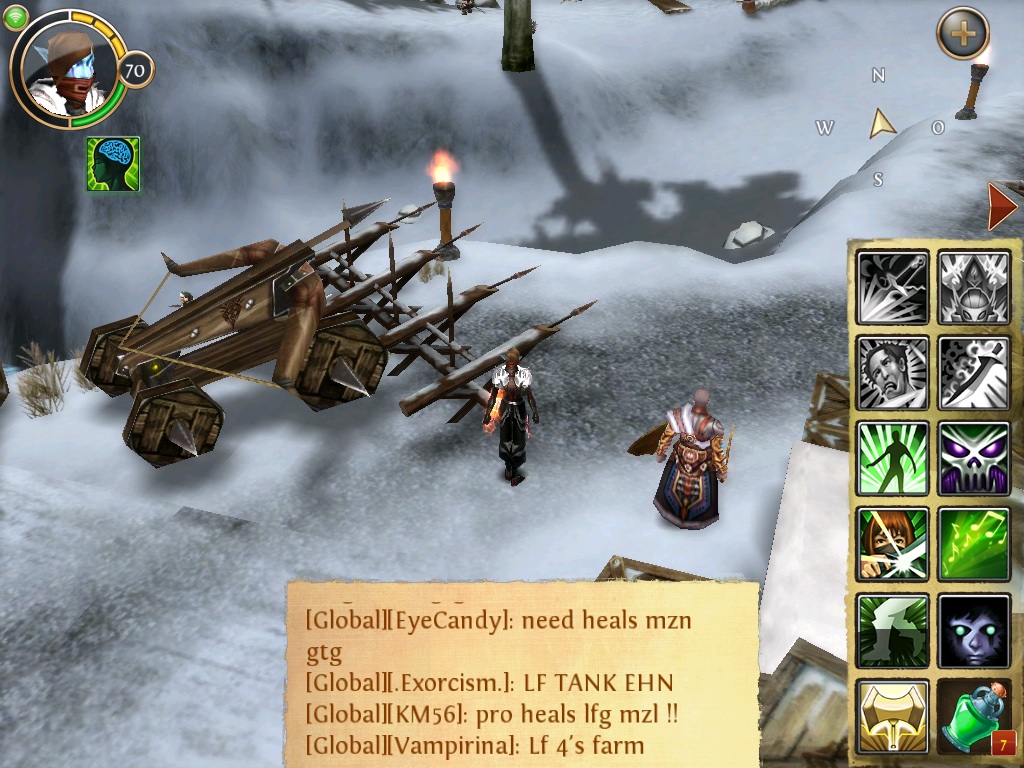The image size is (1024, 768).
Task: Tap the green connection status icon
Action: pyautogui.click(x=15, y=17)
